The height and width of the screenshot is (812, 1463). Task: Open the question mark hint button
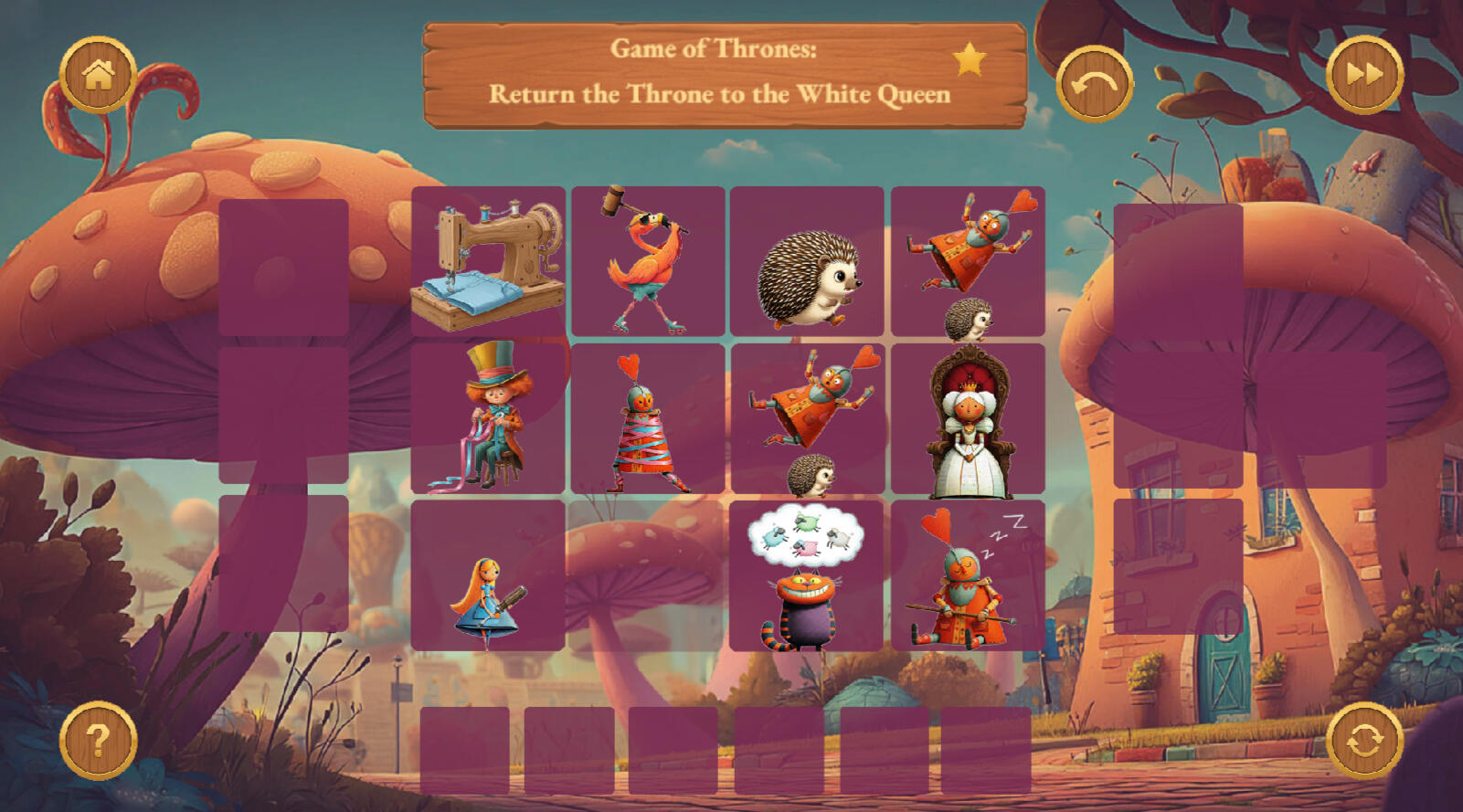point(98,740)
